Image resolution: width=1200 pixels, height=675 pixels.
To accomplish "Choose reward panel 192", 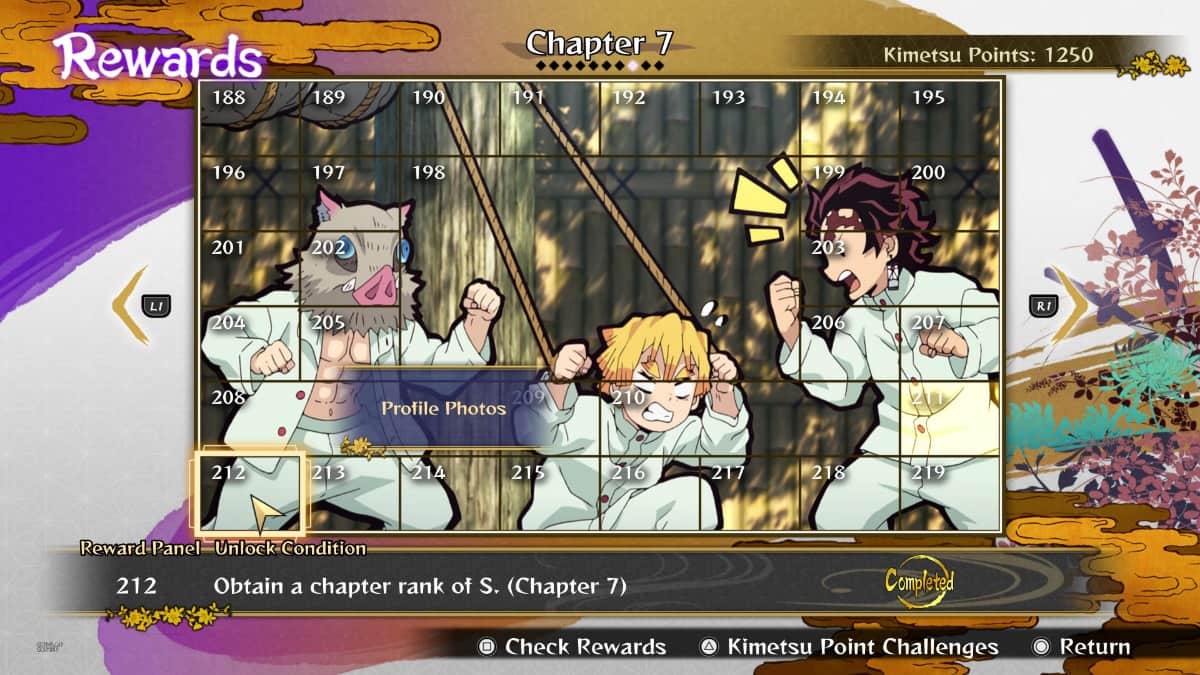I will 650,118.
